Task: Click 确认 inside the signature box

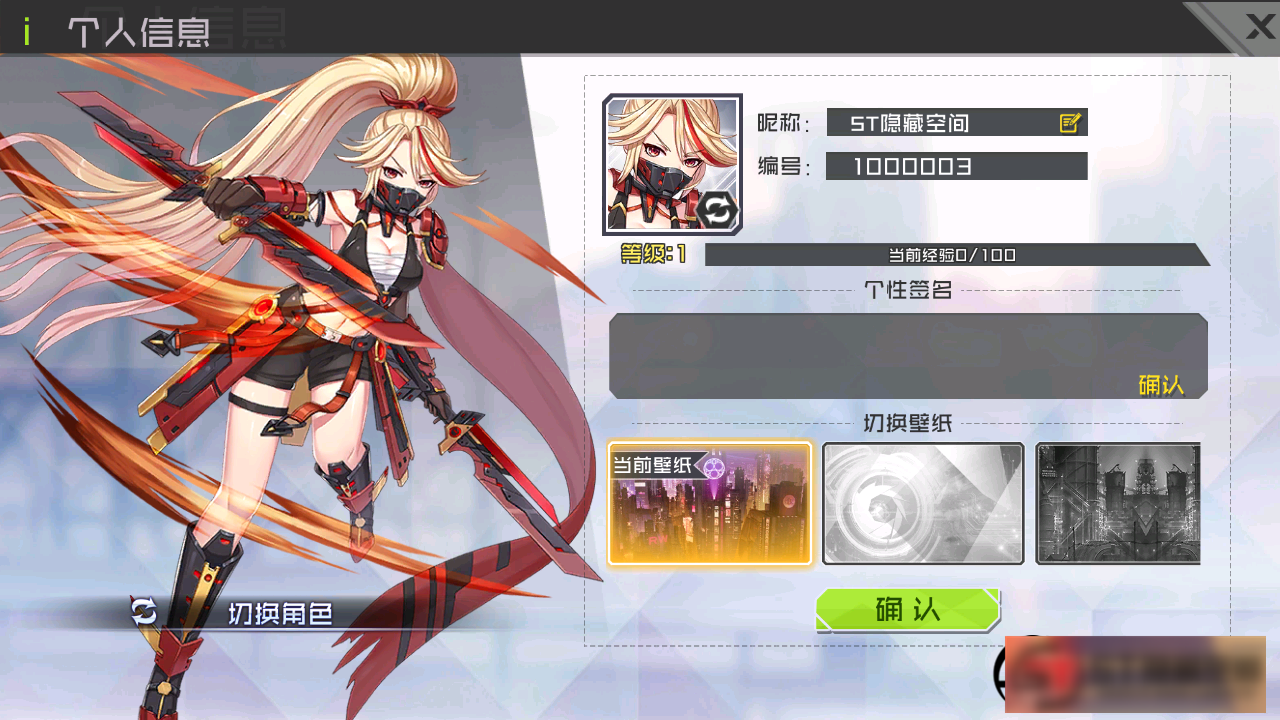Action: (x=1162, y=385)
